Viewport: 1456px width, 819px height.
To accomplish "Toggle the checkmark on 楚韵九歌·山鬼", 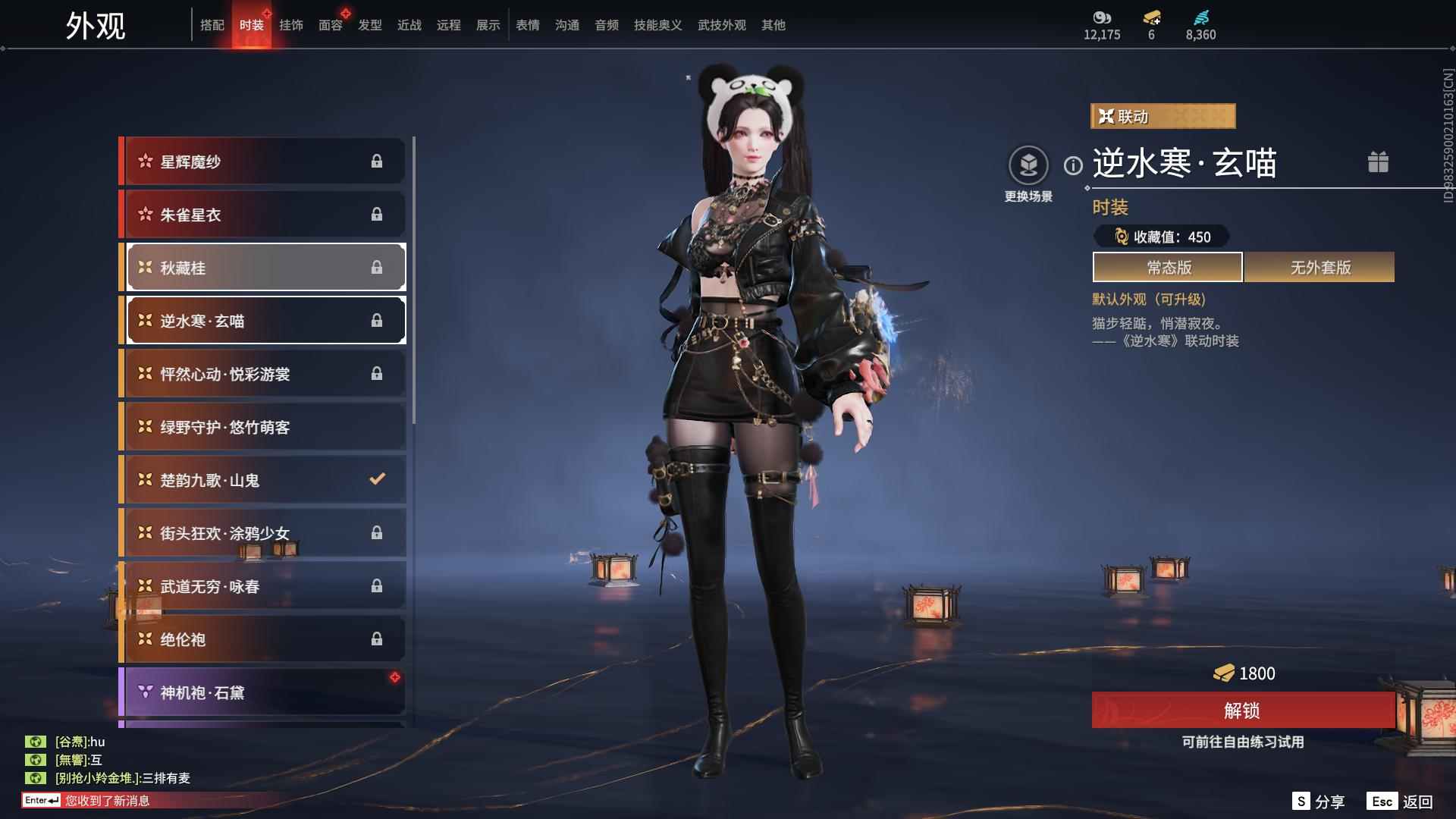I will pos(375,479).
